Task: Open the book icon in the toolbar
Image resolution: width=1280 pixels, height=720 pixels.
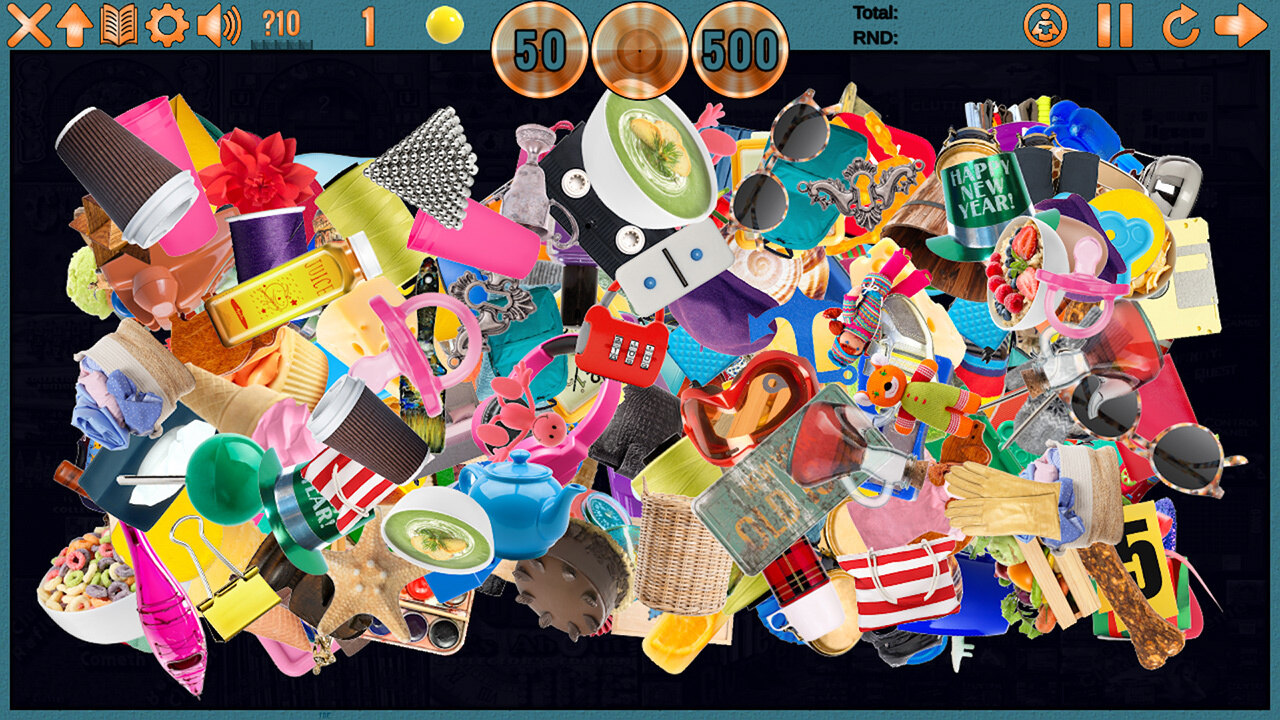Action: 119,25
